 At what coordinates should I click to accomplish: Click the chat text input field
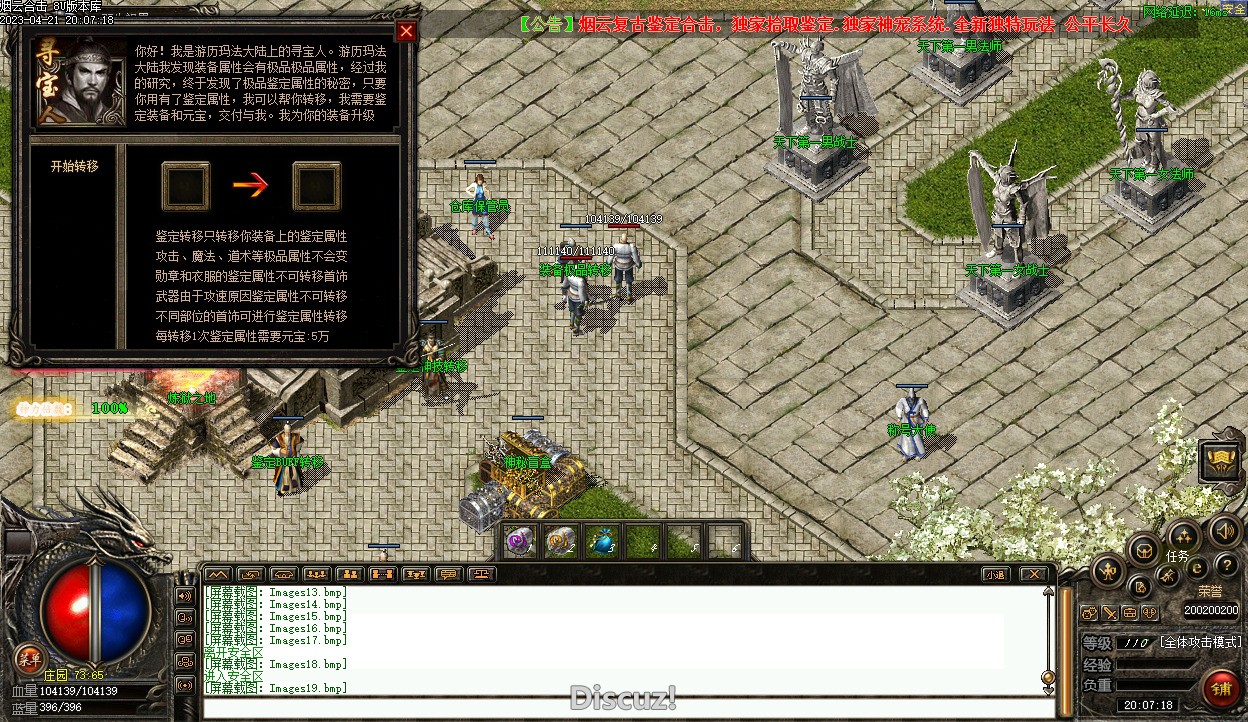click(620, 708)
